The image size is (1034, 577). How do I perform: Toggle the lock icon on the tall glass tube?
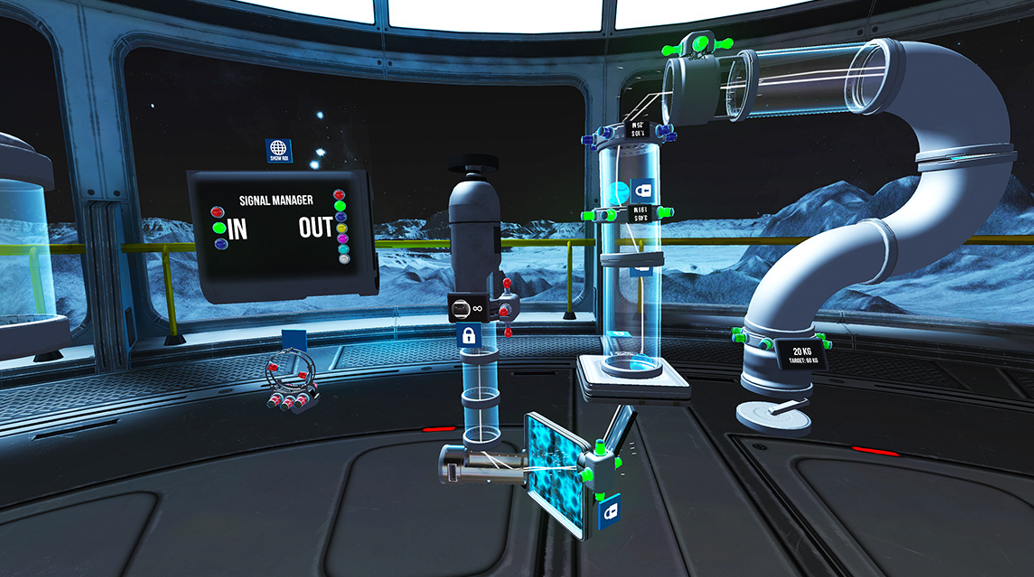[x=641, y=190]
